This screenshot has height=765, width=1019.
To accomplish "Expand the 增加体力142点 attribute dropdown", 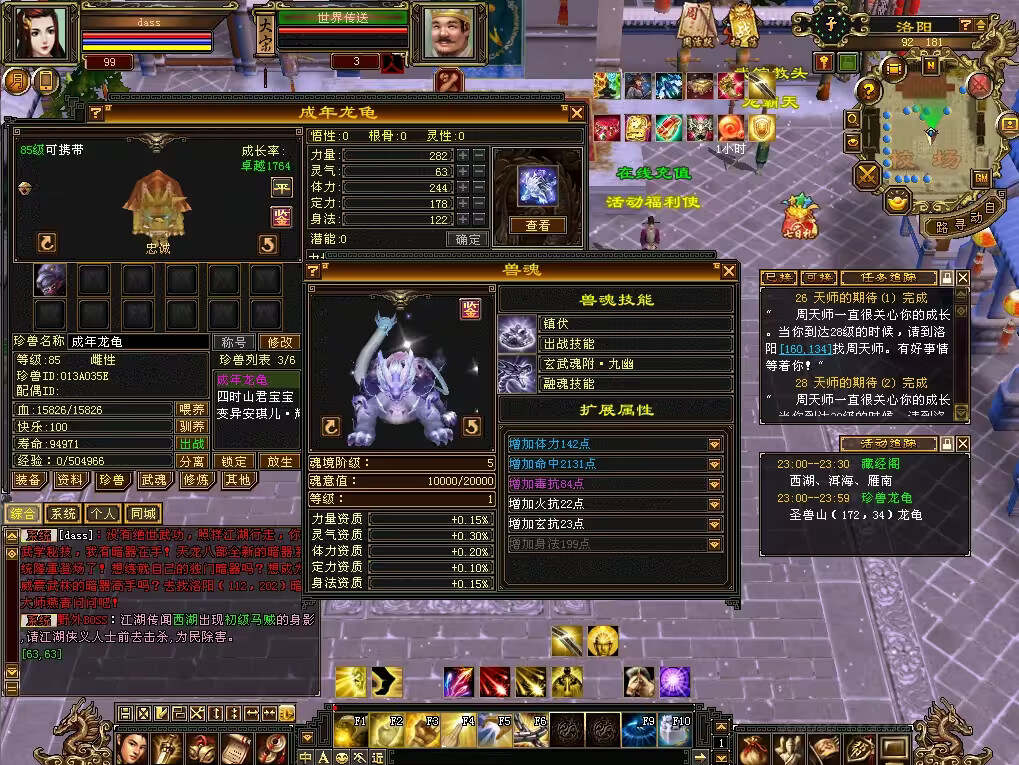I will click(x=715, y=444).
